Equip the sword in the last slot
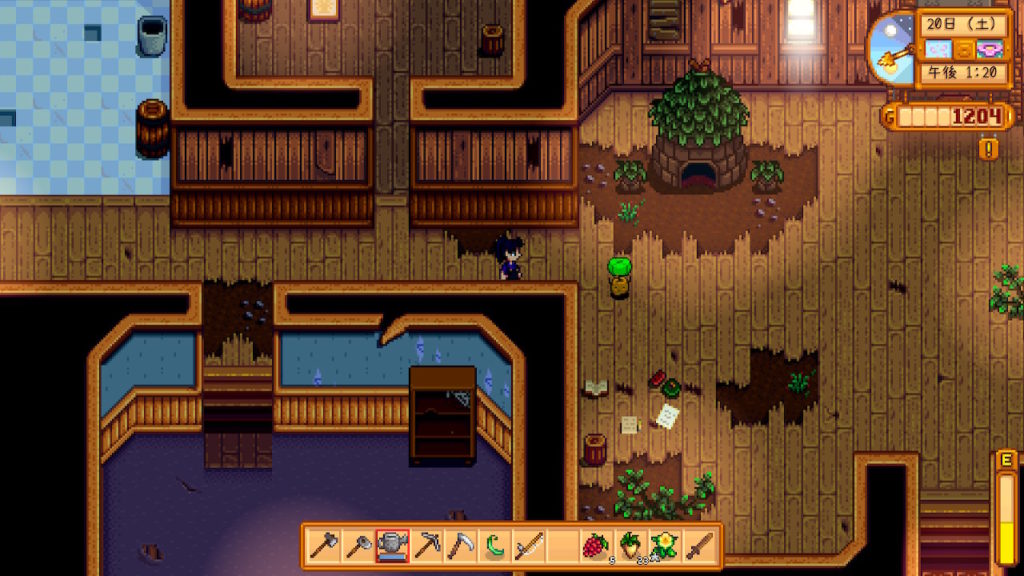The width and height of the screenshot is (1024, 576). click(699, 546)
